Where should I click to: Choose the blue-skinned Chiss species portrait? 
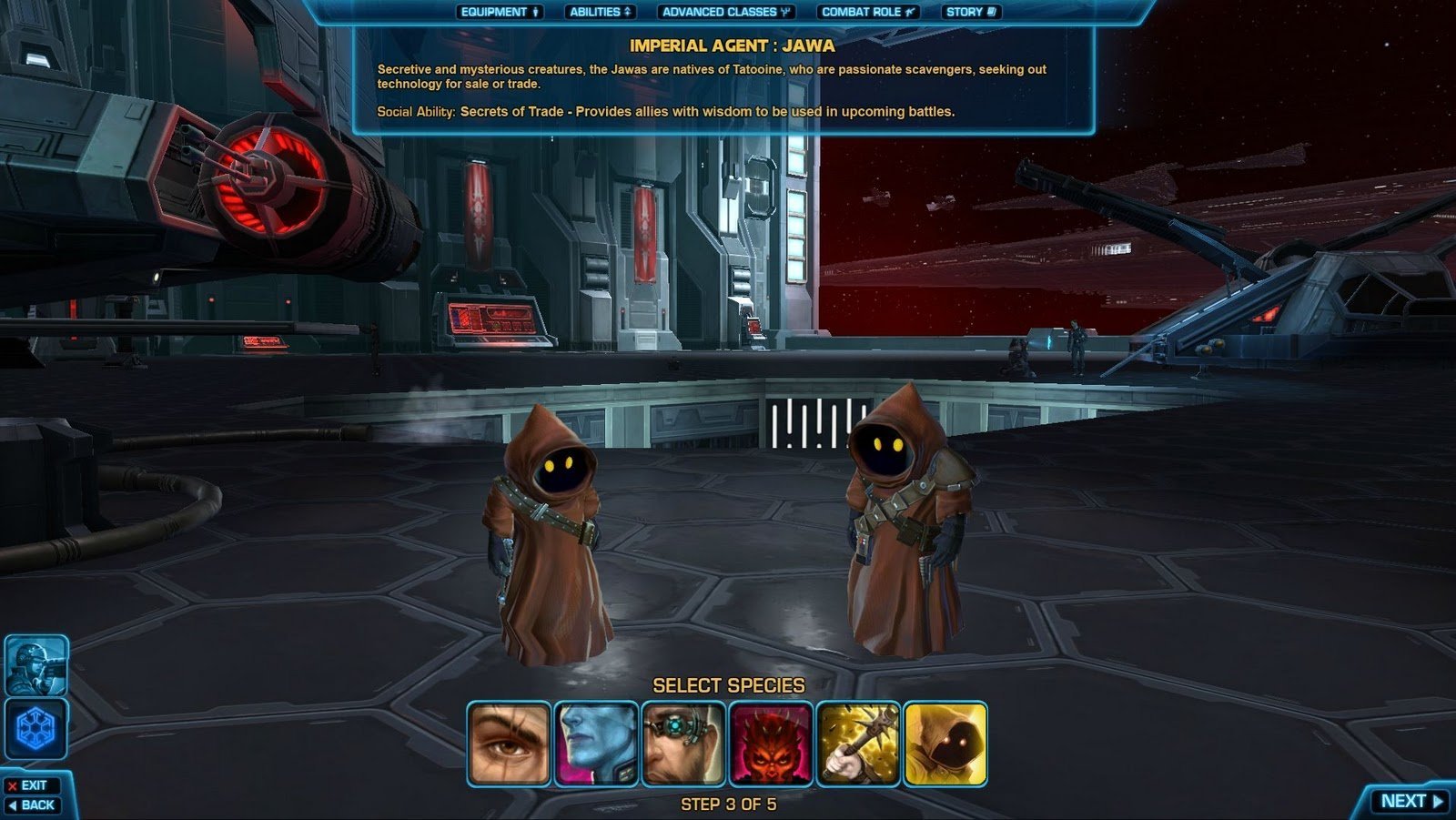596,744
